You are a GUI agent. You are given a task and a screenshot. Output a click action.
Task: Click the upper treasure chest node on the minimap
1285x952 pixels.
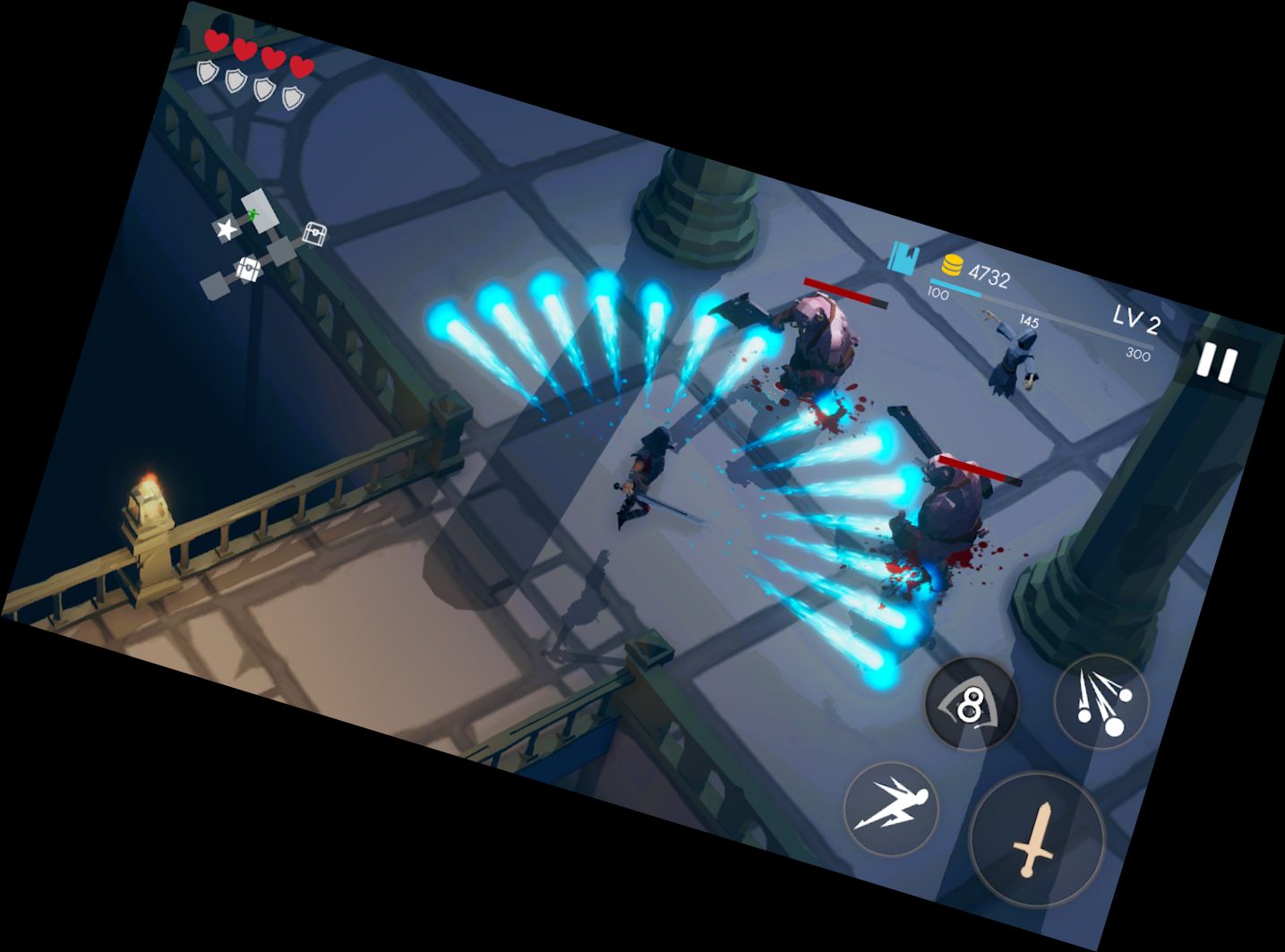(x=316, y=233)
